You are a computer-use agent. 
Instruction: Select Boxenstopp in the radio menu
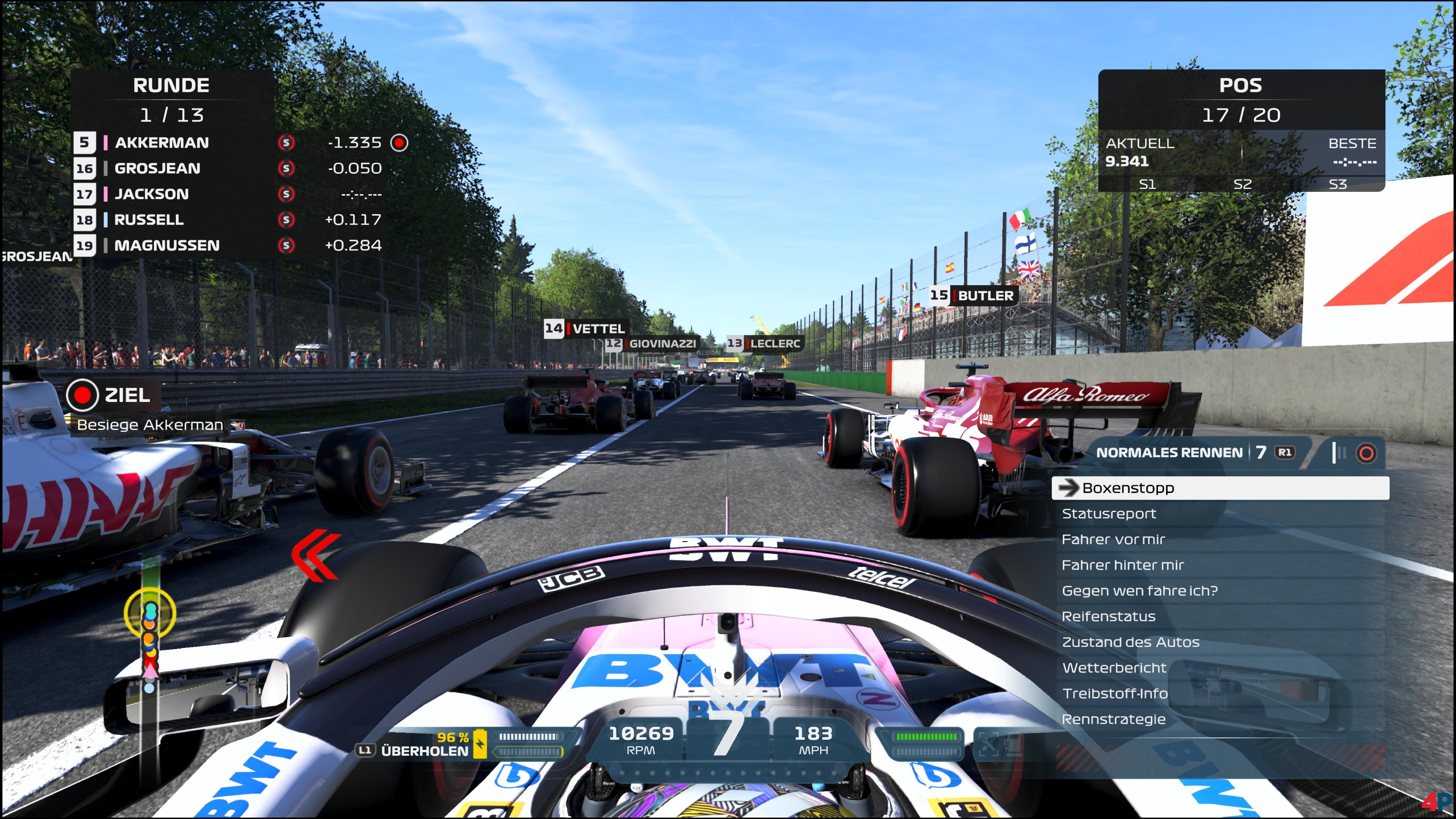[x=1220, y=488]
